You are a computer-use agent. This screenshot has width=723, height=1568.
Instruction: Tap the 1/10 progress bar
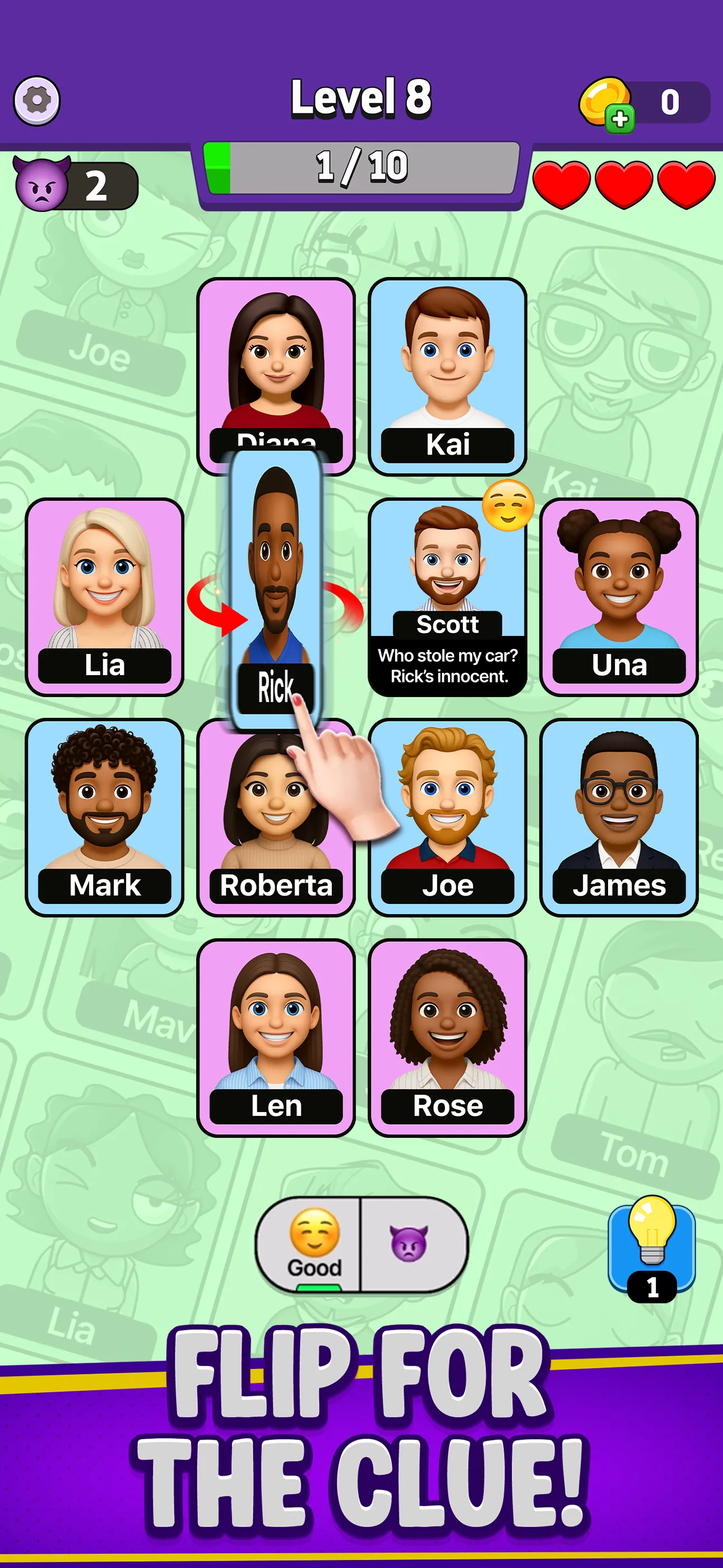coord(361,165)
